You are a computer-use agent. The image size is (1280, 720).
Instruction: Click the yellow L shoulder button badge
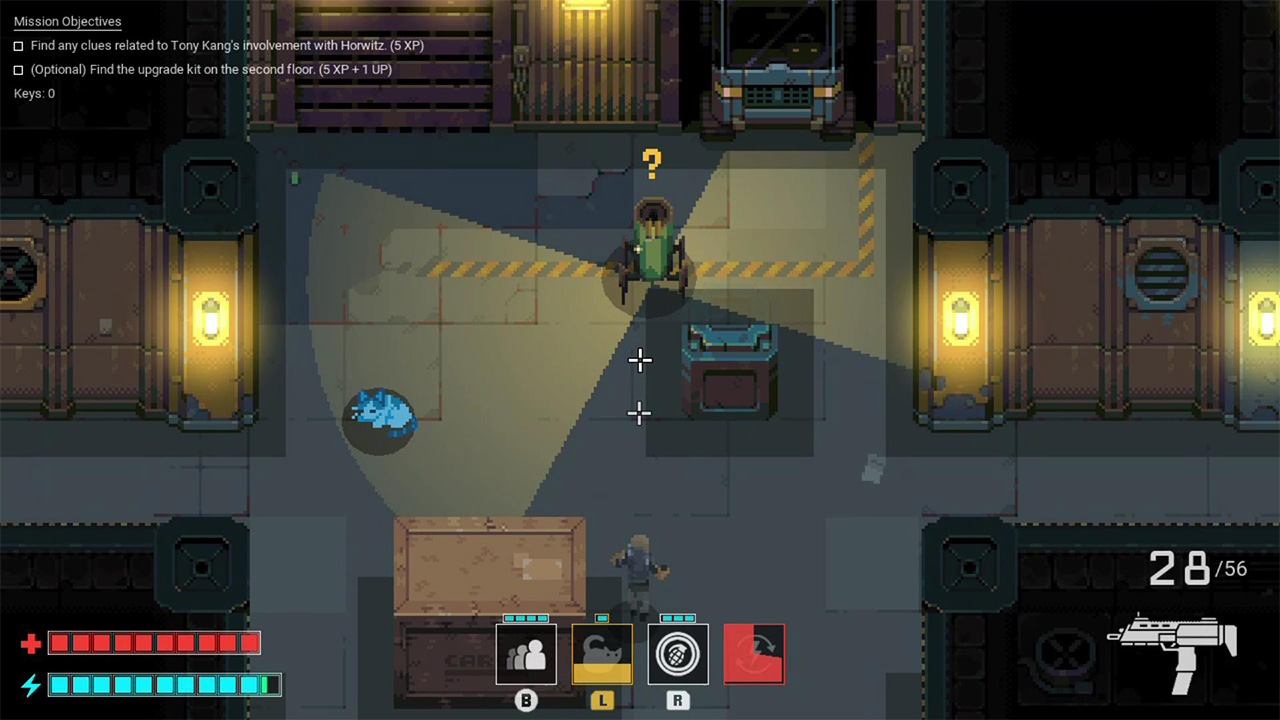pyautogui.click(x=602, y=702)
